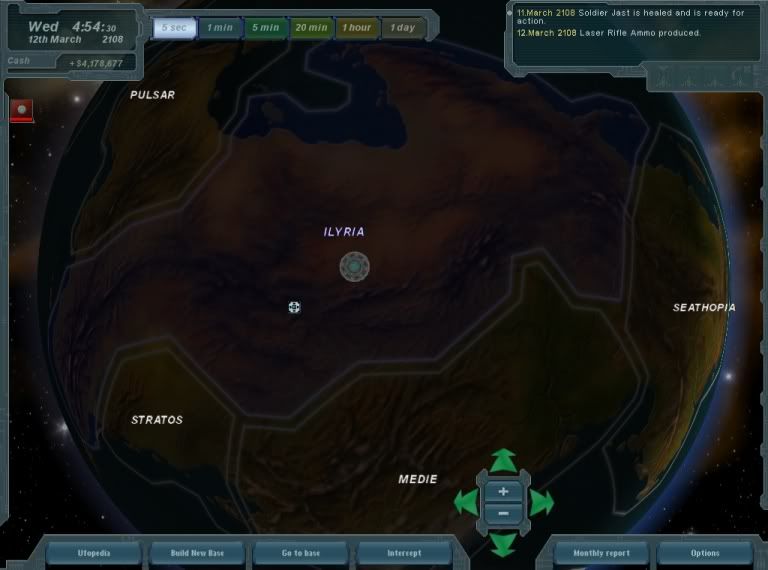Open the Options menu
Viewport: 768px width, 570px height.
coord(704,553)
